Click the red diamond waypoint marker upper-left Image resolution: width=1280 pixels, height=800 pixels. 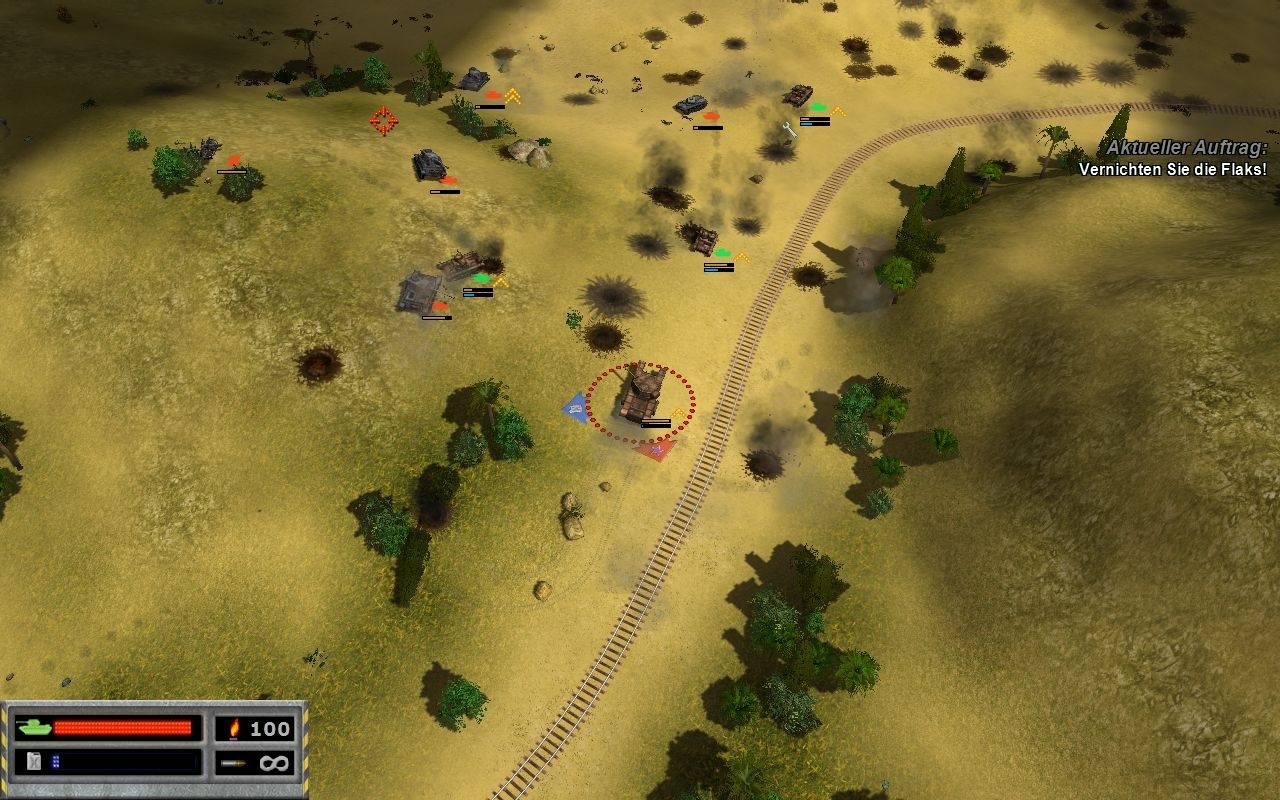click(383, 120)
